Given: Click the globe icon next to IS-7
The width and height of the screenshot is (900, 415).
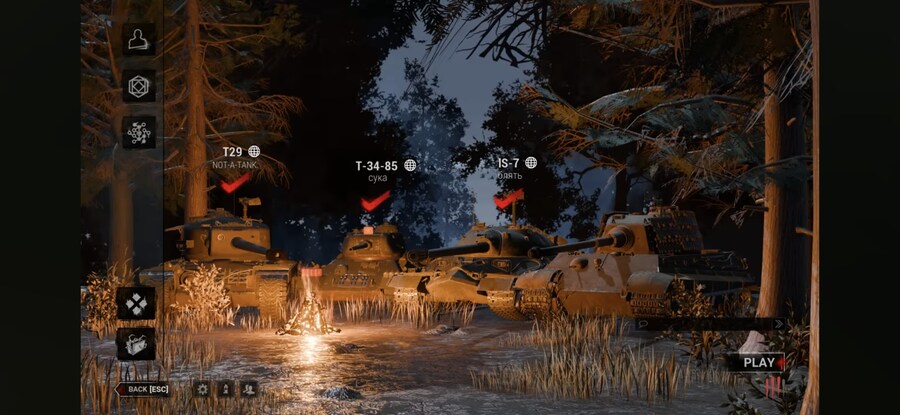Looking at the screenshot, I should click(x=531, y=162).
